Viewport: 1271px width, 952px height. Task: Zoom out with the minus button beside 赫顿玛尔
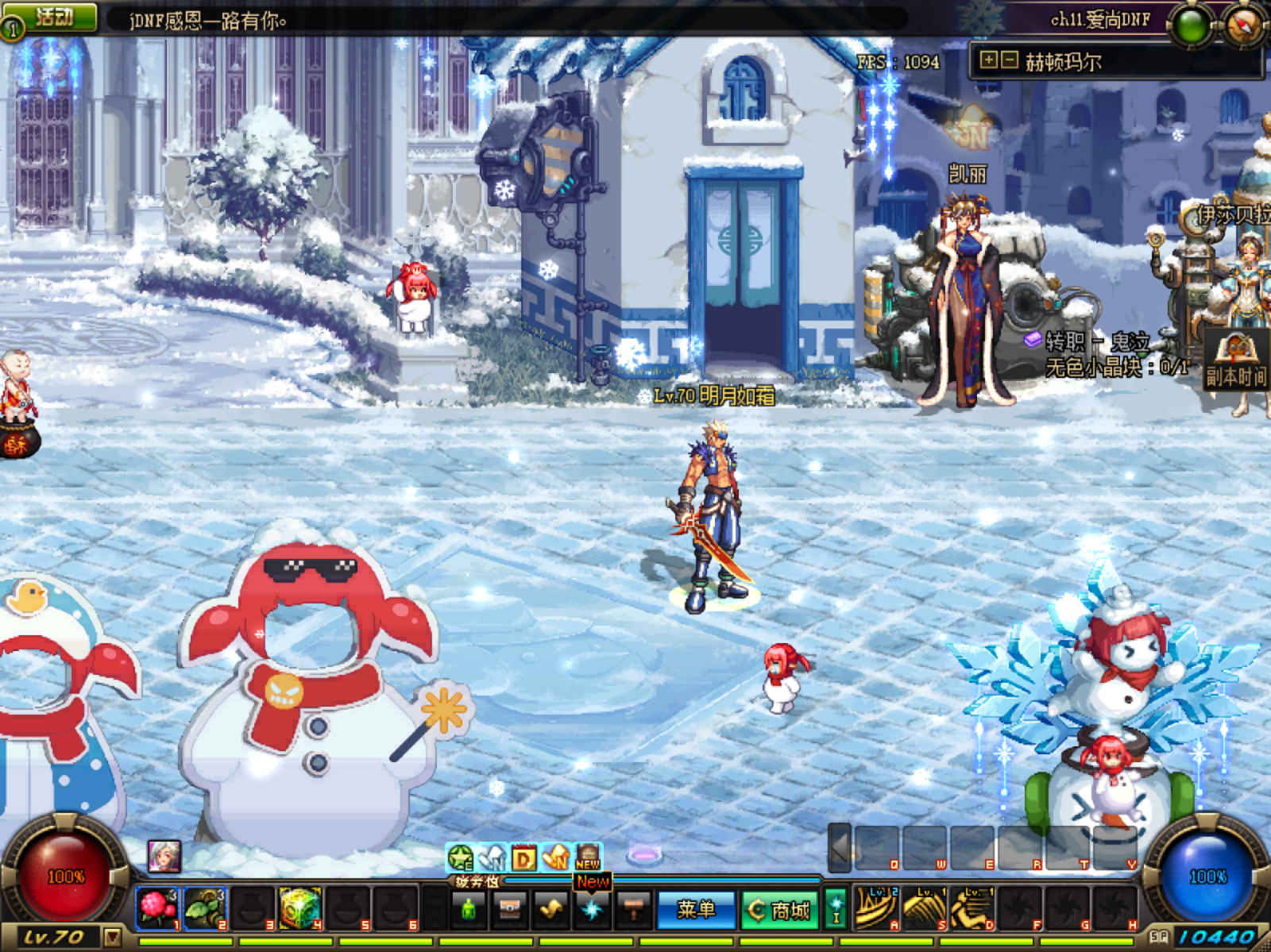click(x=1008, y=60)
